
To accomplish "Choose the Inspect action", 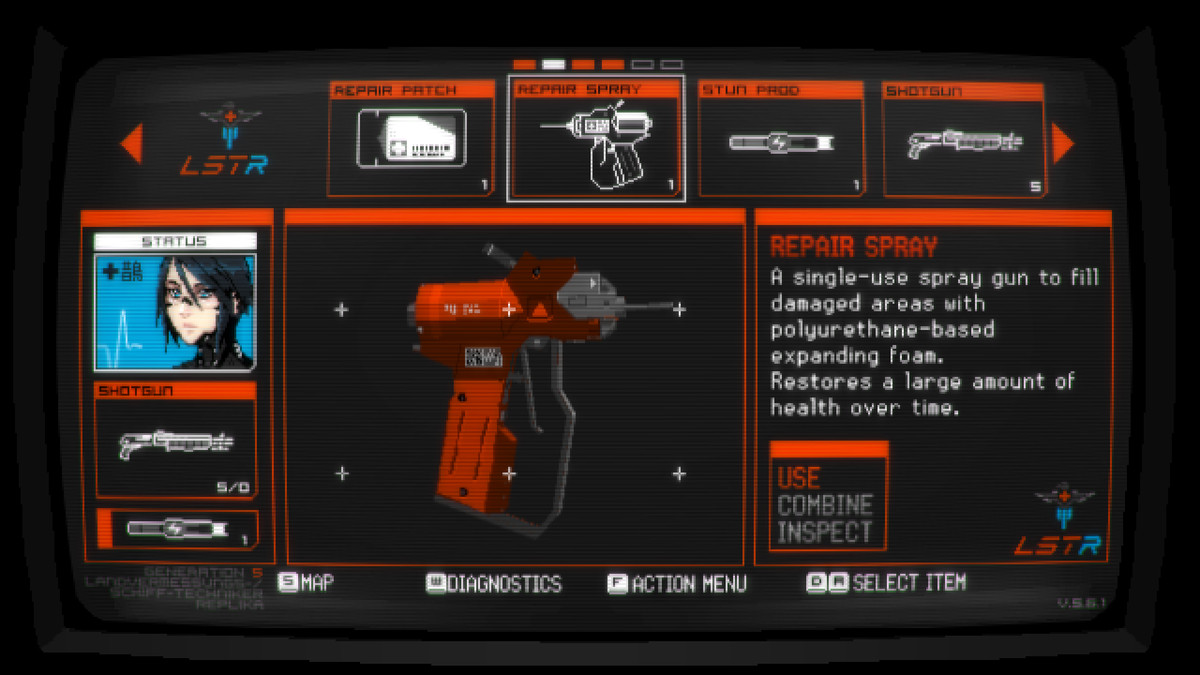I will coord(825,532).
